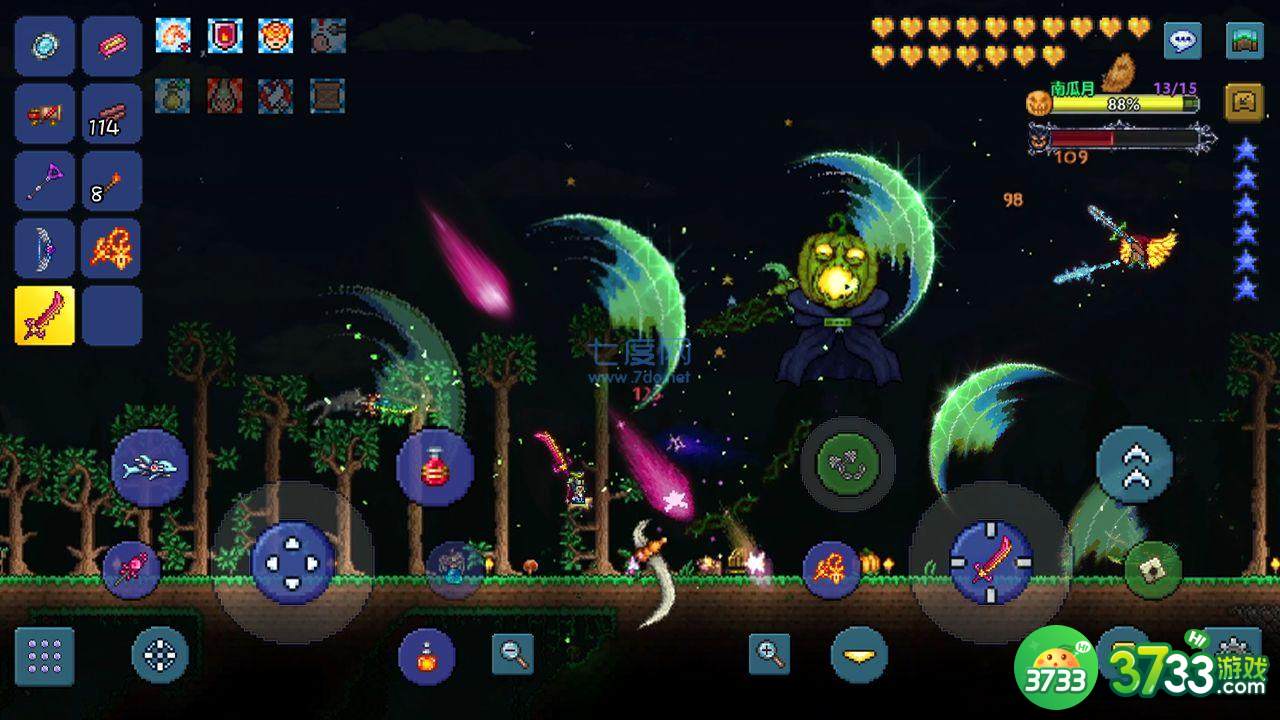Select the highlighted pink sword slot
This screenshot has width=1280, height=720.
(45, 315)
